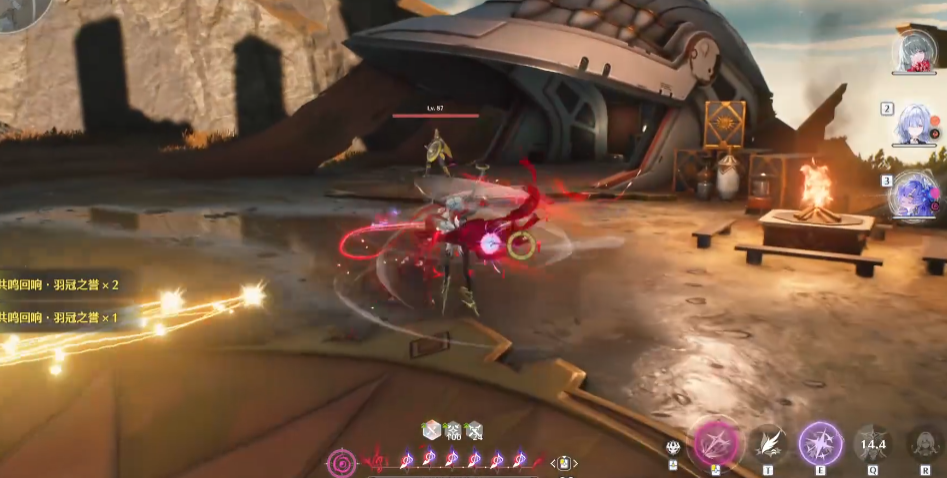Viewport: 947px width, 478px height.
Task: Click the first hexagonal crossed-swords buff icon
Action: tap(431, 431)
